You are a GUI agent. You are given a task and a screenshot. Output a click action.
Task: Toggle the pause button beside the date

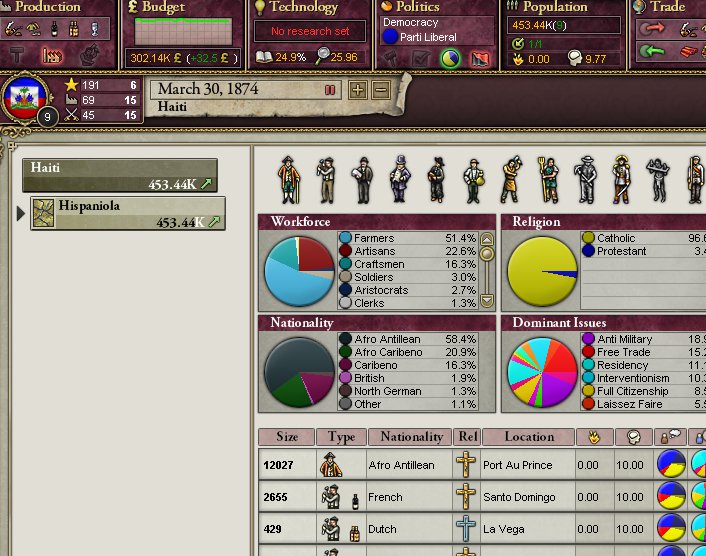(x=330, y=90)
